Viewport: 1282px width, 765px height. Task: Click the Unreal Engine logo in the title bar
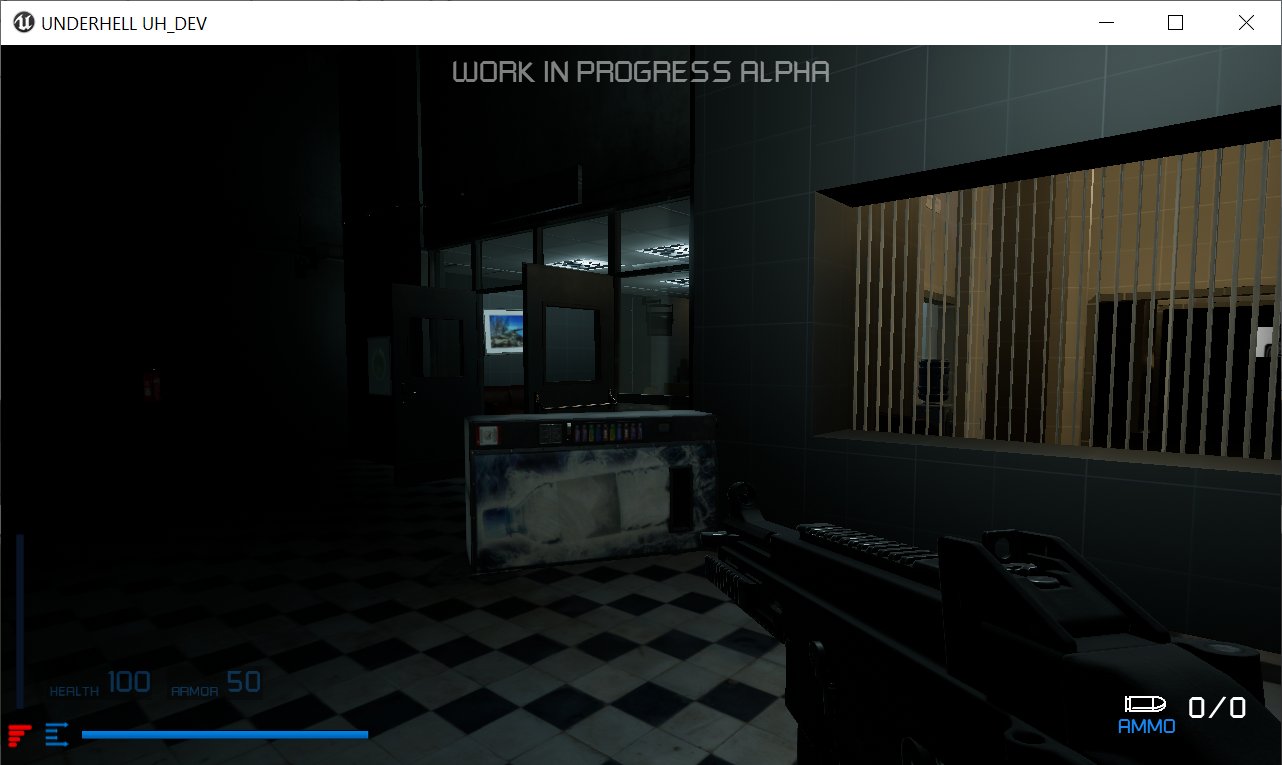click(22, 21)
